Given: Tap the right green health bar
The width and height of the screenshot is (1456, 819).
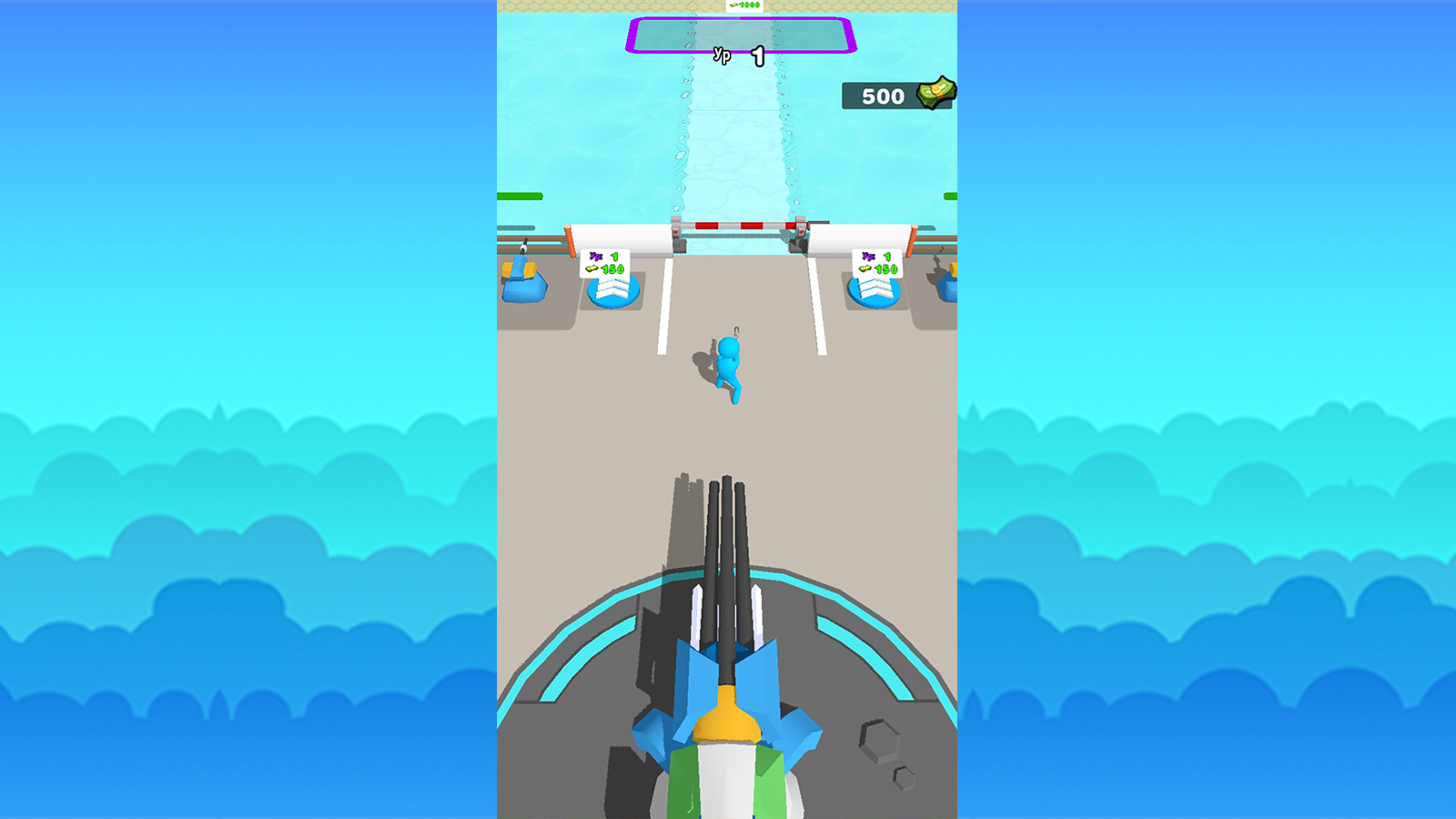Looking at the screenshot, I should point(951,194).
